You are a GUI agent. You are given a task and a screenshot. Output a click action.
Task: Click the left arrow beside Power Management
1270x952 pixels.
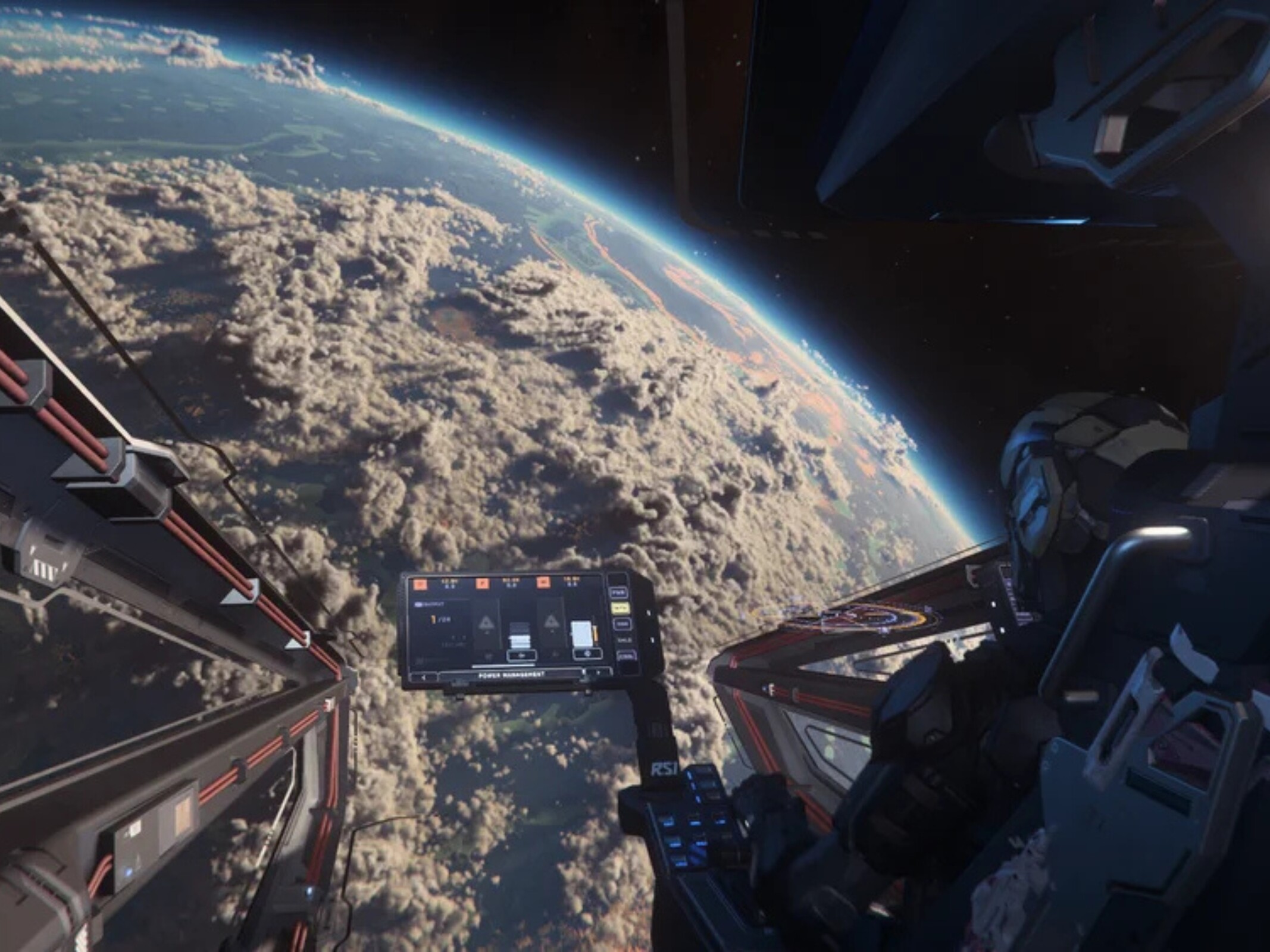[424, 677]
